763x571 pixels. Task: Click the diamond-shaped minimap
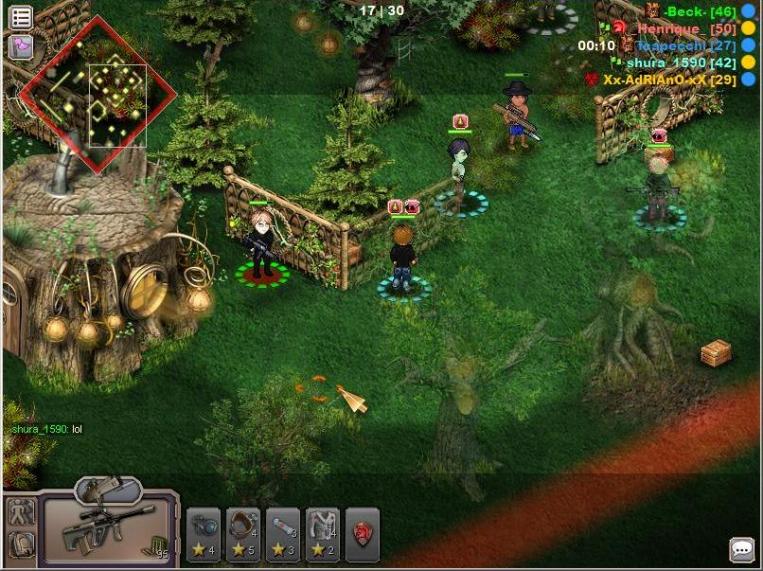[x=97, y=94]
